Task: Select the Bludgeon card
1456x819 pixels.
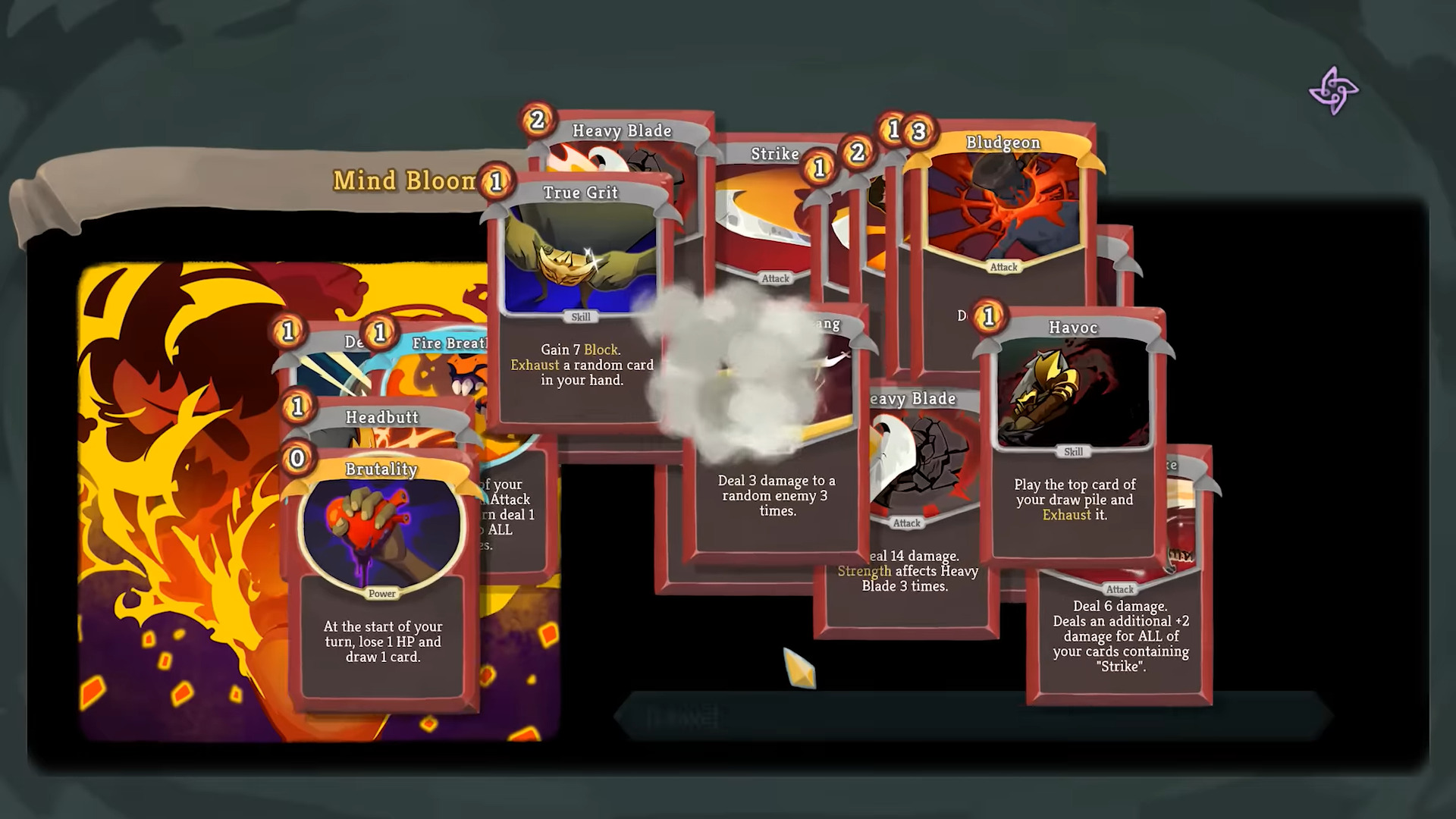Action: pyautogui.click(x=1003, y=205)
